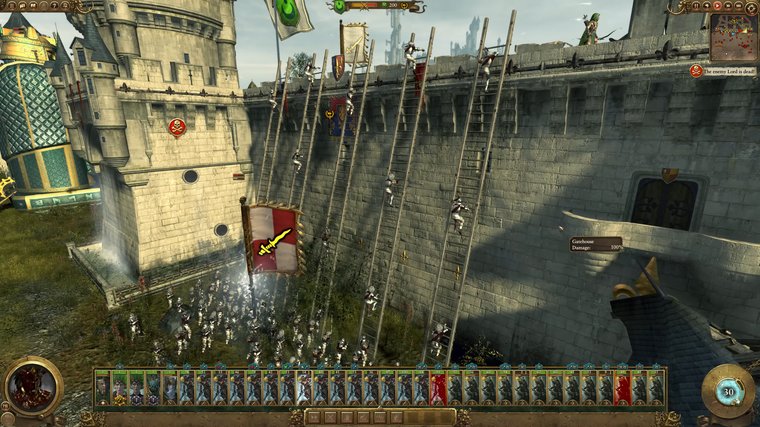Viewport: 760px width, 427px height.
Task: Select the last unit card in the army panel
Action: (x=656, y=387)
